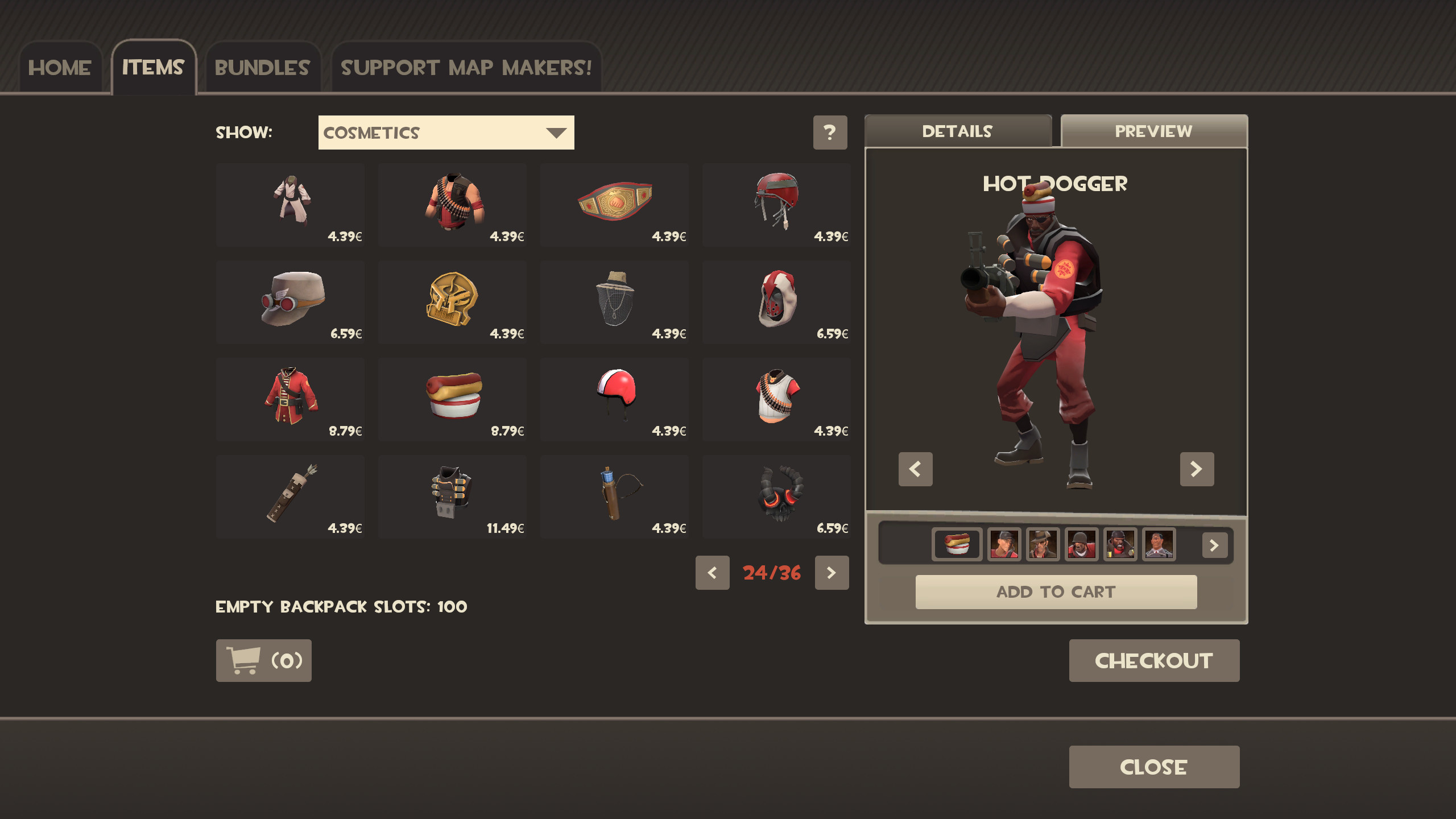
Task: Show the Details panel tab
Action: click(x=957, y=131)
